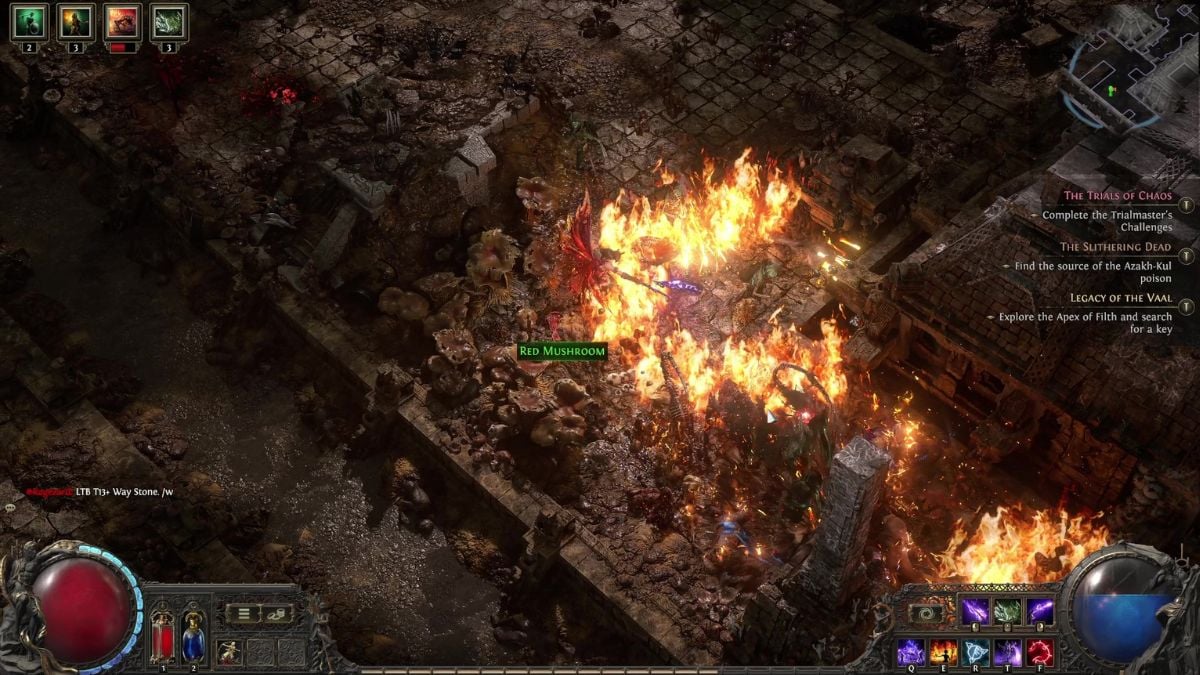Use the red life flask

point(161,635)
